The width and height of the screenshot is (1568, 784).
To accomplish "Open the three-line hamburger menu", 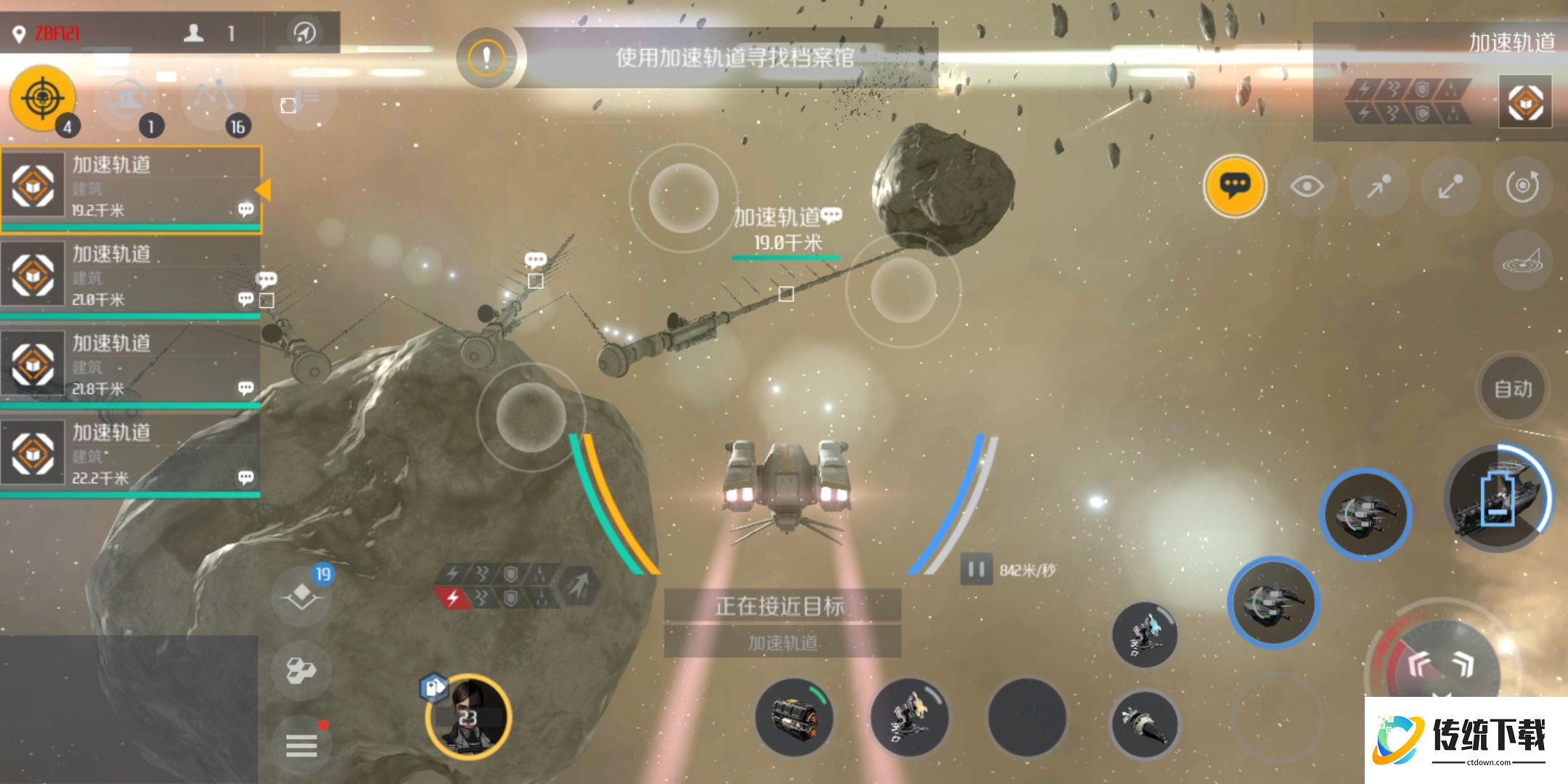I will point(301,745).
